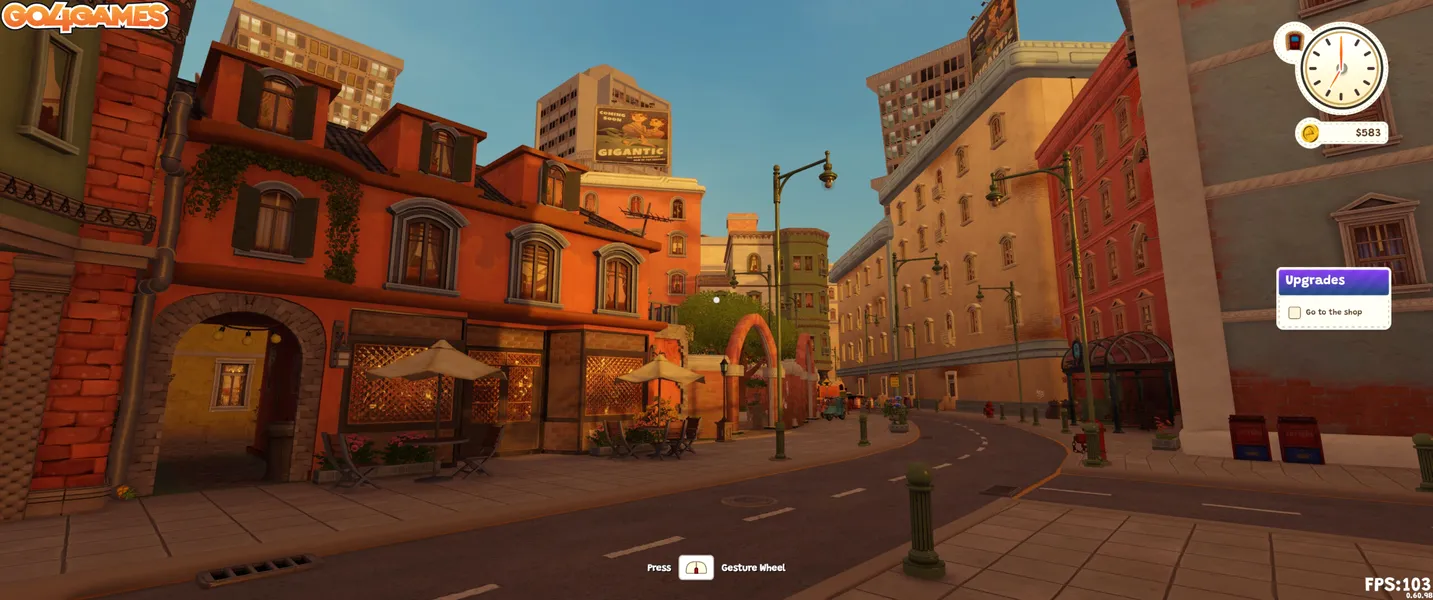
Task: Click the analog clock on the HUD
Action: coord(1341,68)
